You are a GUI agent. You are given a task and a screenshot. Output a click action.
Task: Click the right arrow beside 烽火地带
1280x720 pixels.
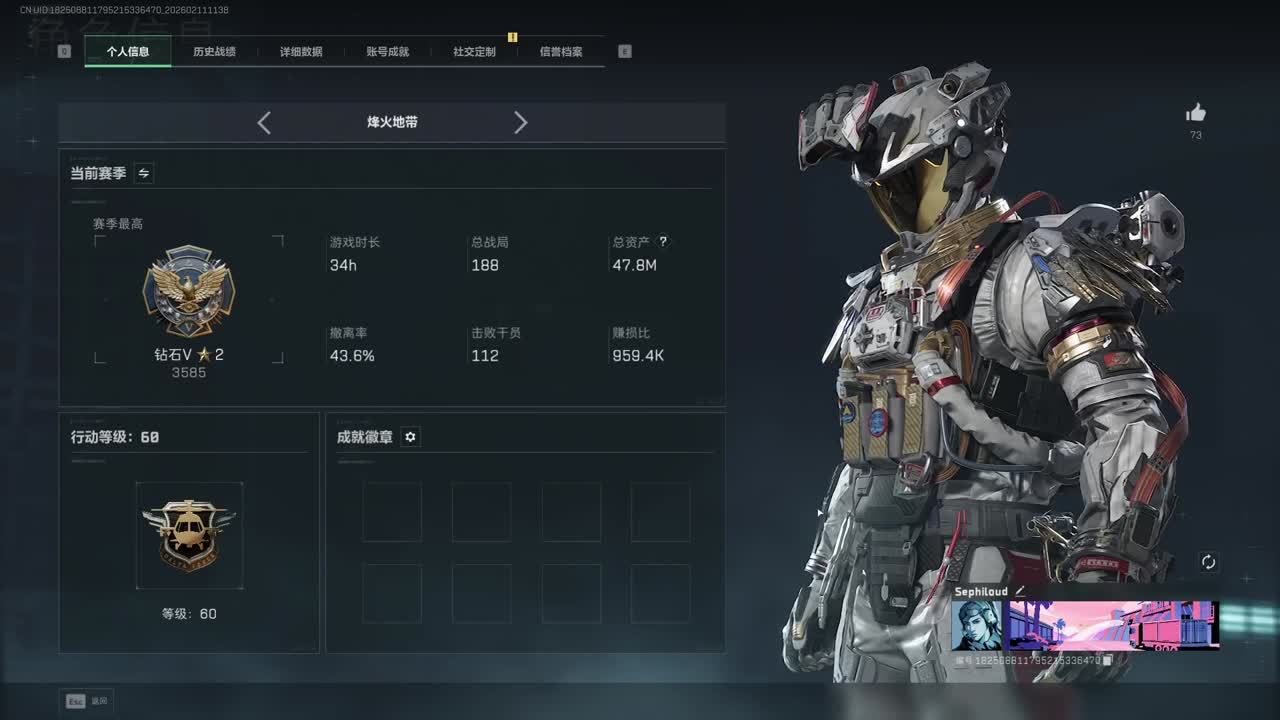click(x=520, y=122)
